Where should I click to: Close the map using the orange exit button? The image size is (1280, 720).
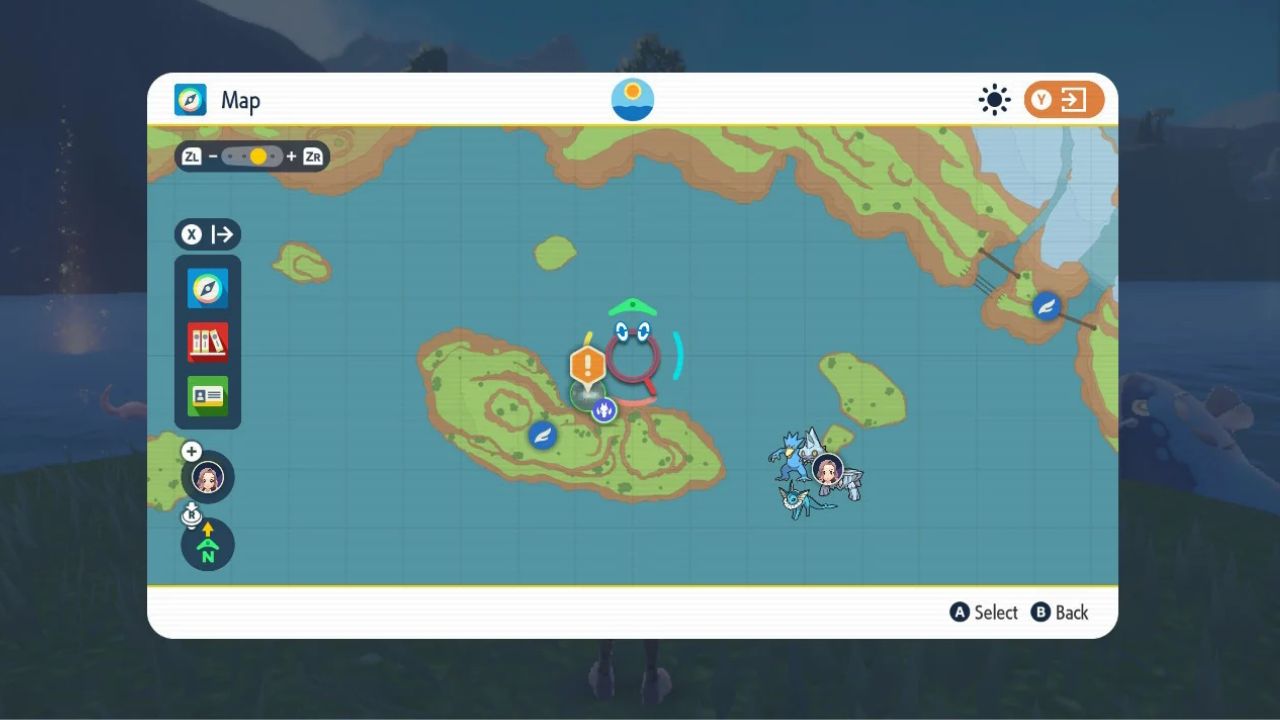(x=1064, y=100)
